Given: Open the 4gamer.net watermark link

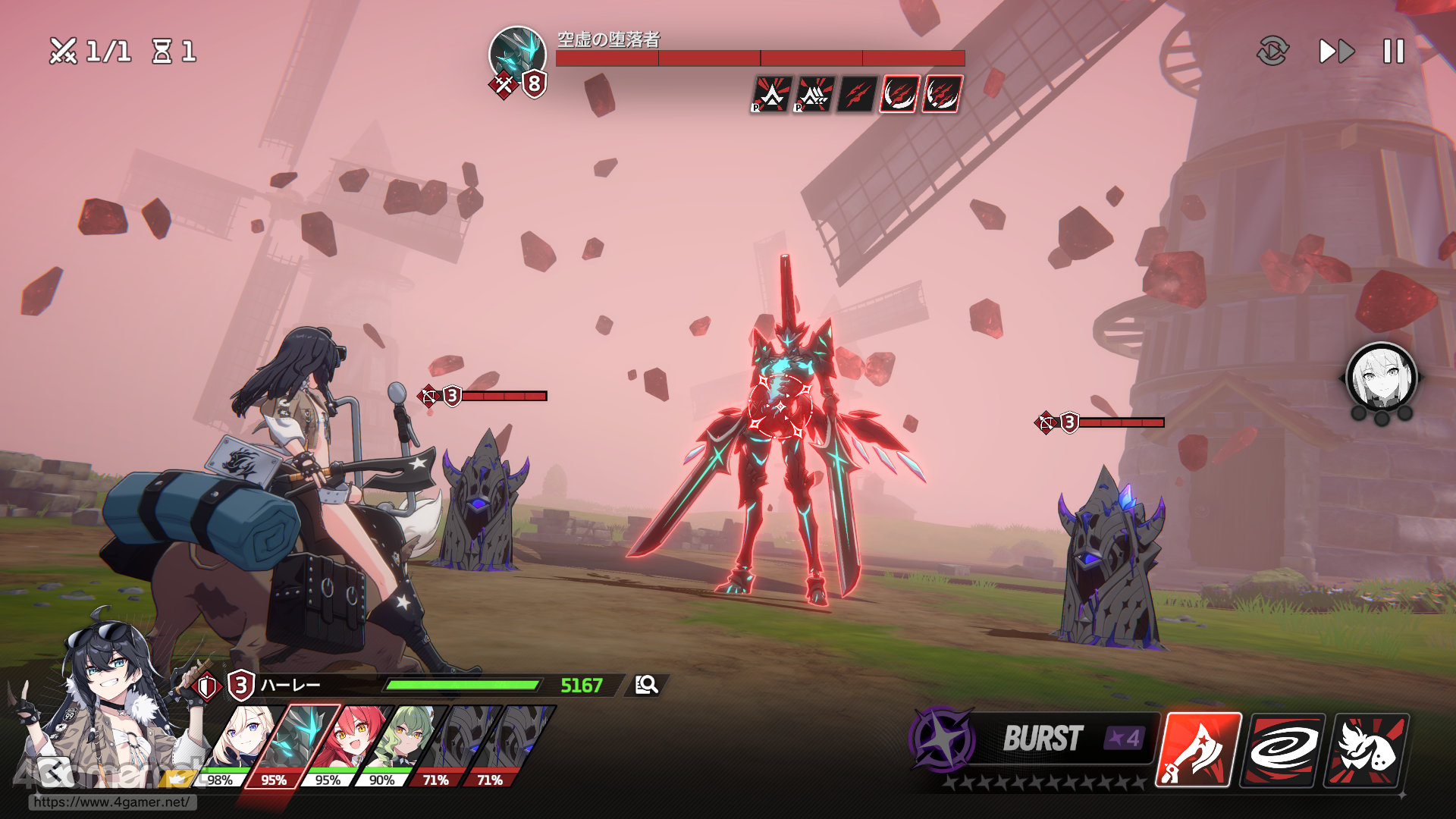Looking at the screenshot, I should click(112, 802).
